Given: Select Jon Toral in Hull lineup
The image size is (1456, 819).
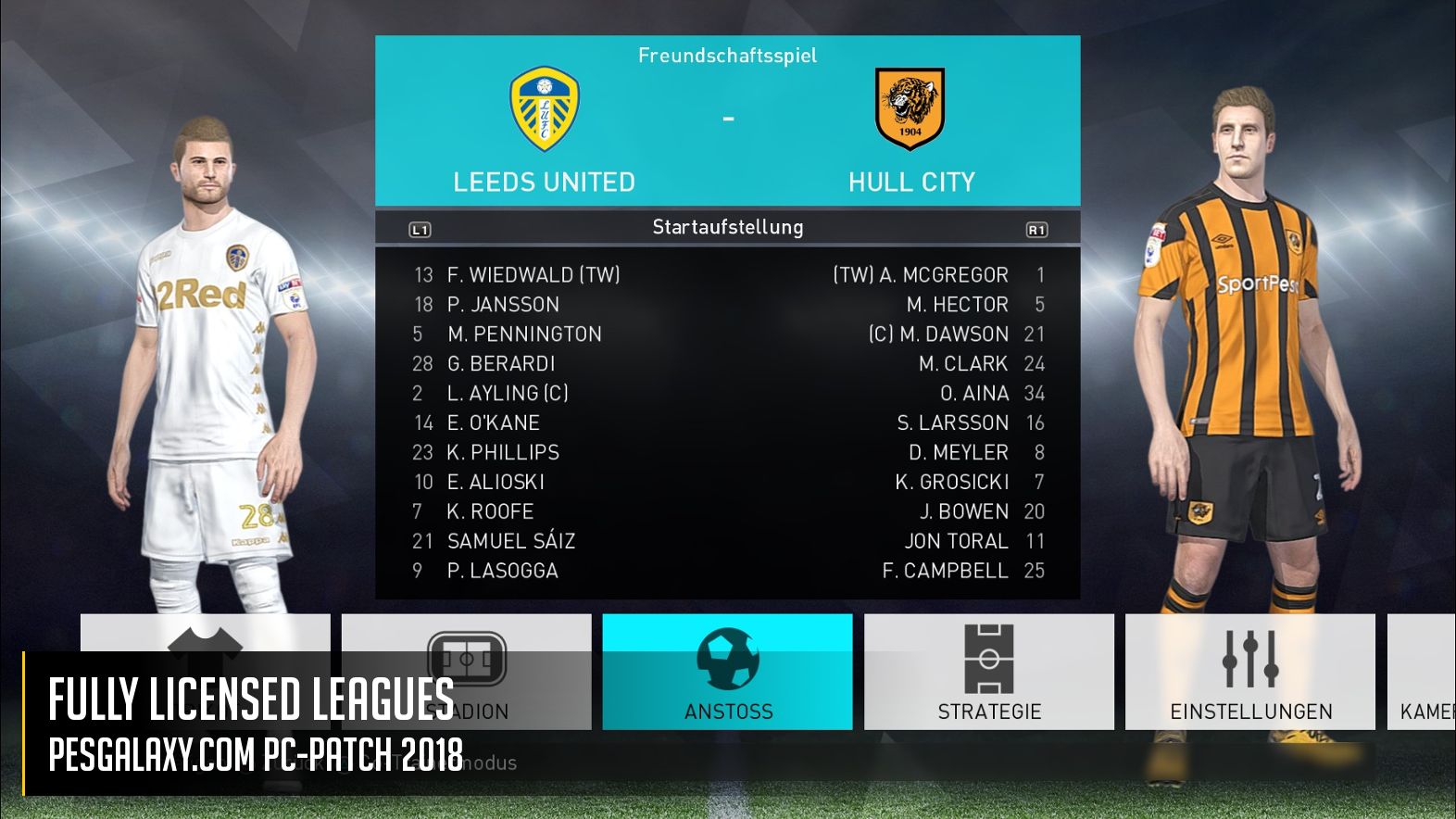Looking at the screenshot, I should pyautogui.click(x=956, y=541).
